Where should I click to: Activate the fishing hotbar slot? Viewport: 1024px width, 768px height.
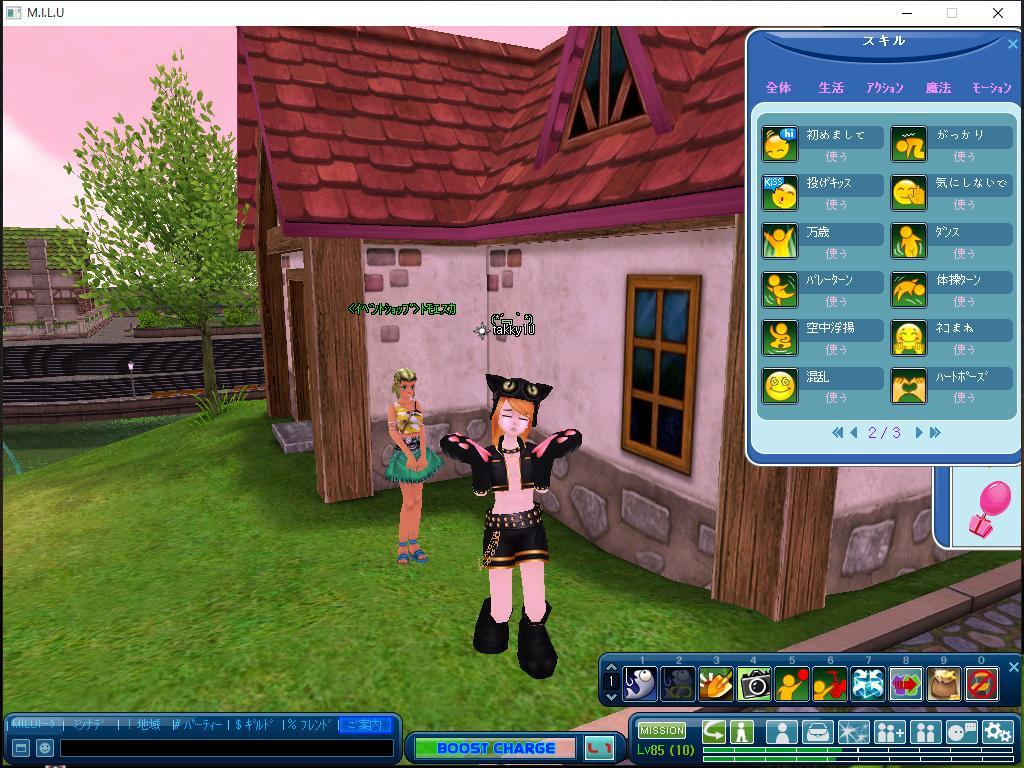click(x=640, y=684)
